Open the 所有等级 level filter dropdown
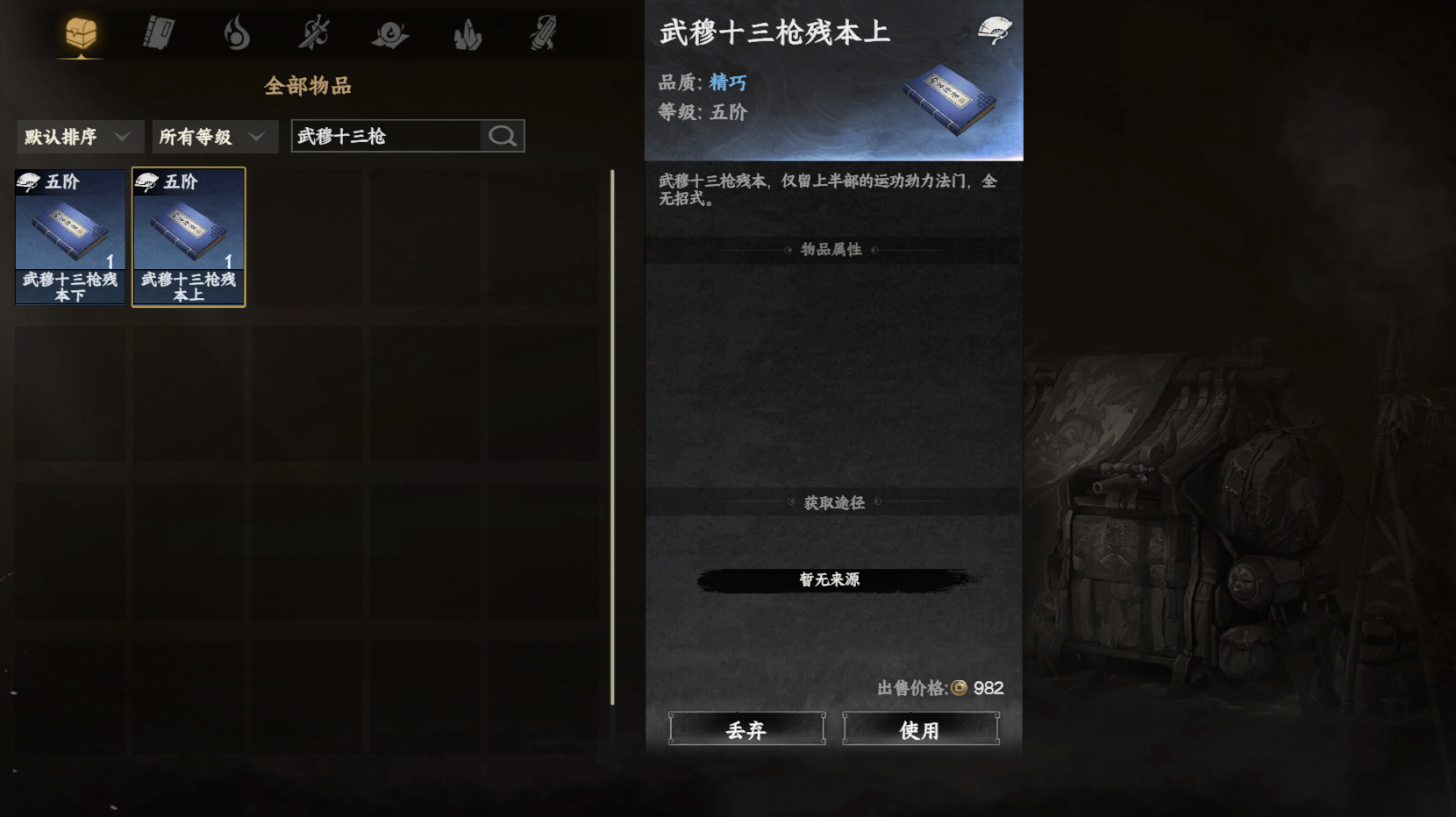 (x=214, y=137)
